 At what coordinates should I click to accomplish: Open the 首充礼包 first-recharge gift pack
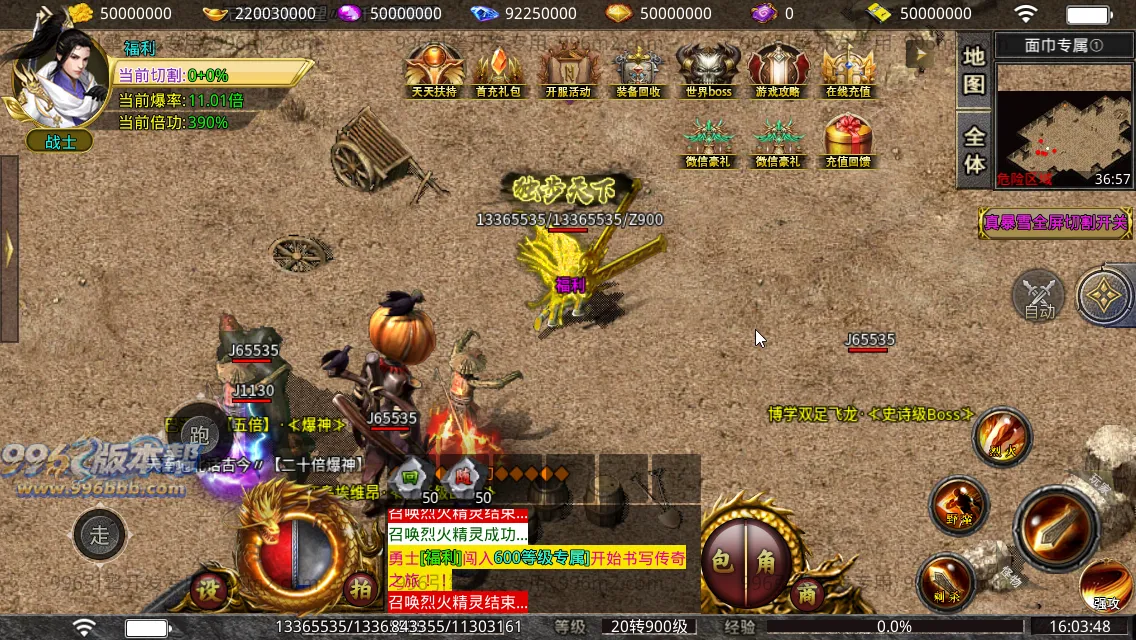tap(497, 68)
